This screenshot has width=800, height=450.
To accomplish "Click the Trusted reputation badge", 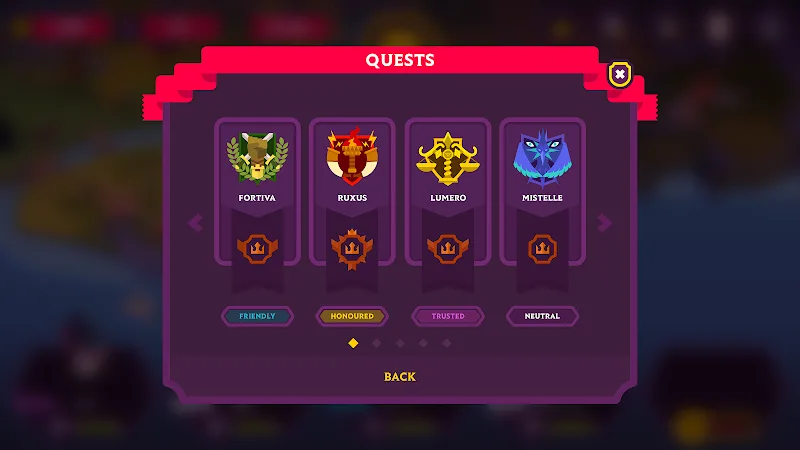I will pos(447,316).
